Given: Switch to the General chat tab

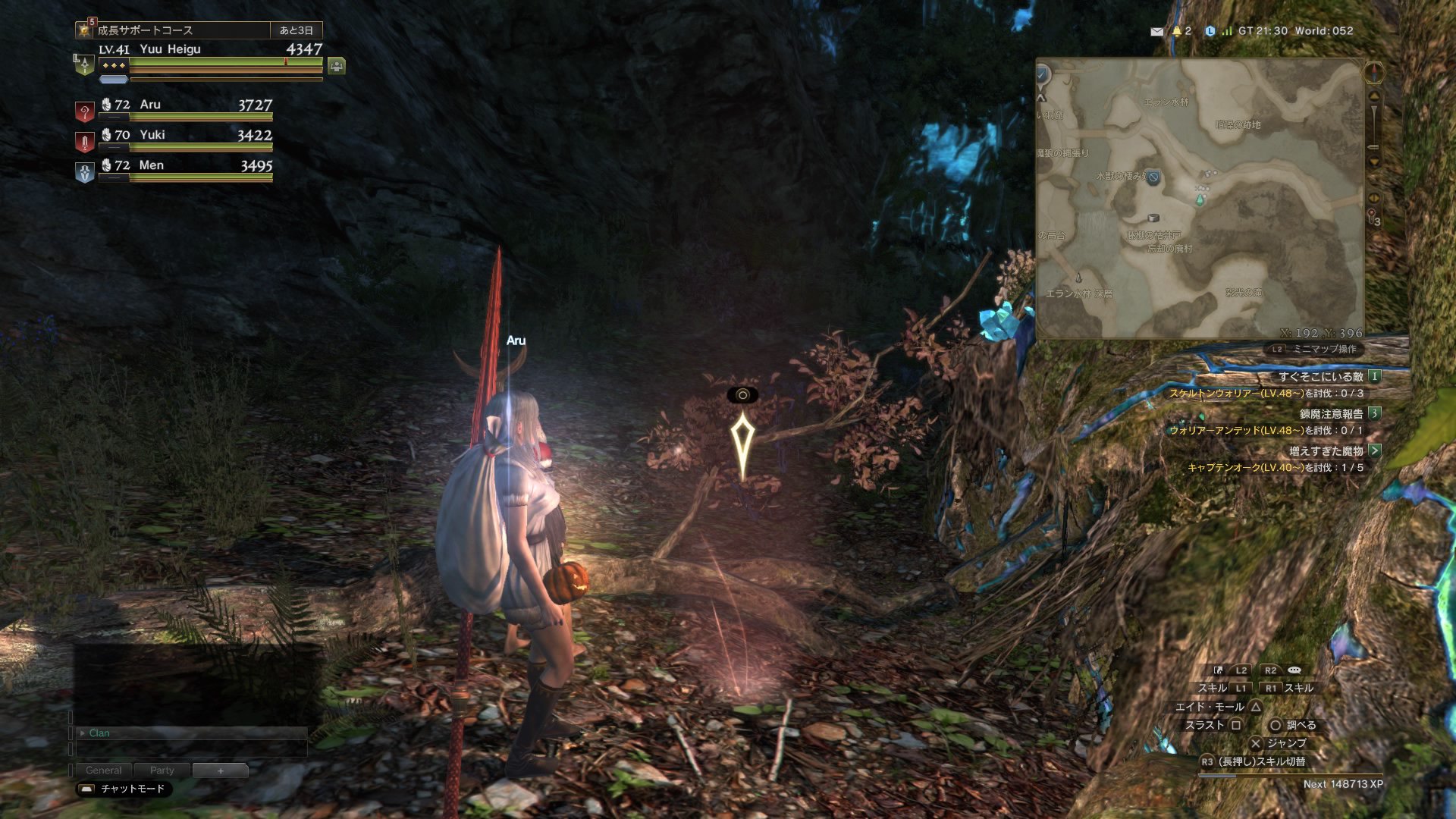Looking at the screenshot, I should (x=103, y=770).
